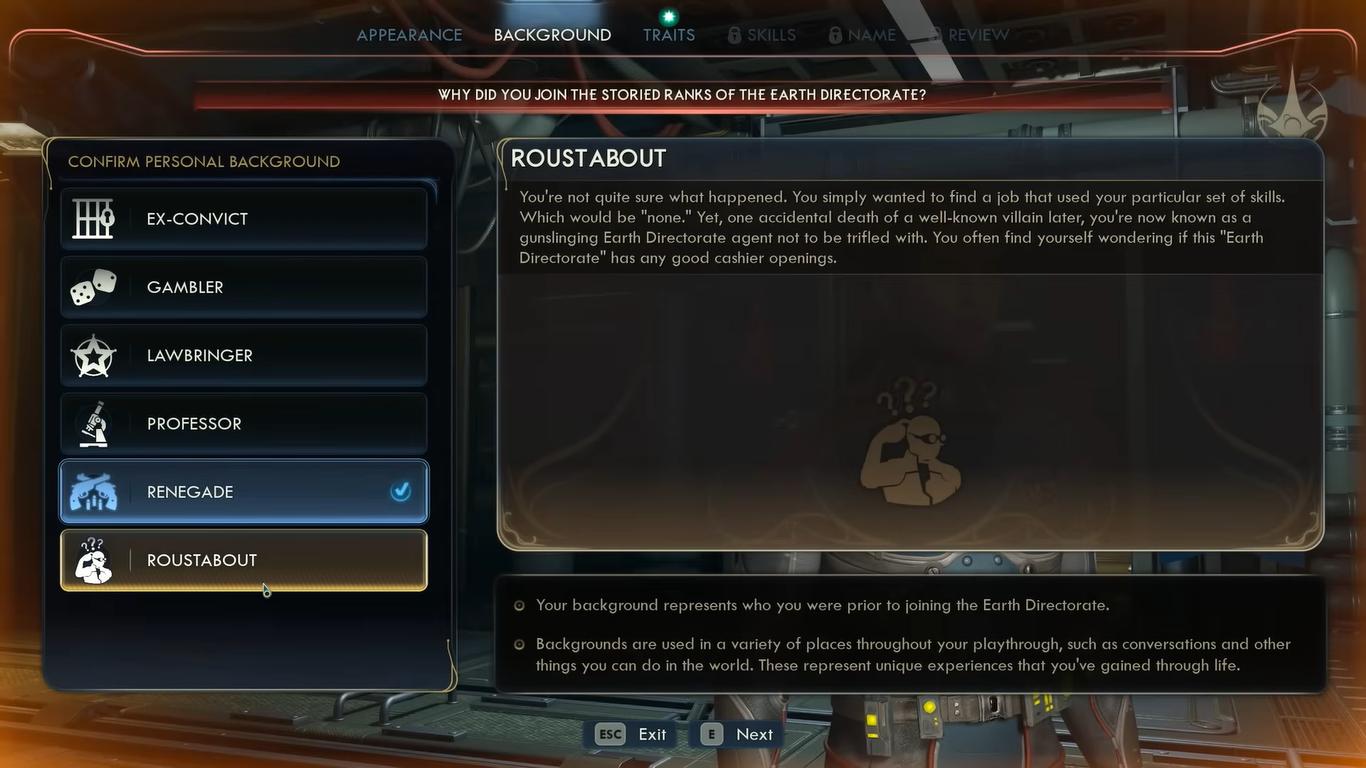Screen dimensions: 1366x768
Task: Open the Review tab
Action: click(x=968, y=35)
